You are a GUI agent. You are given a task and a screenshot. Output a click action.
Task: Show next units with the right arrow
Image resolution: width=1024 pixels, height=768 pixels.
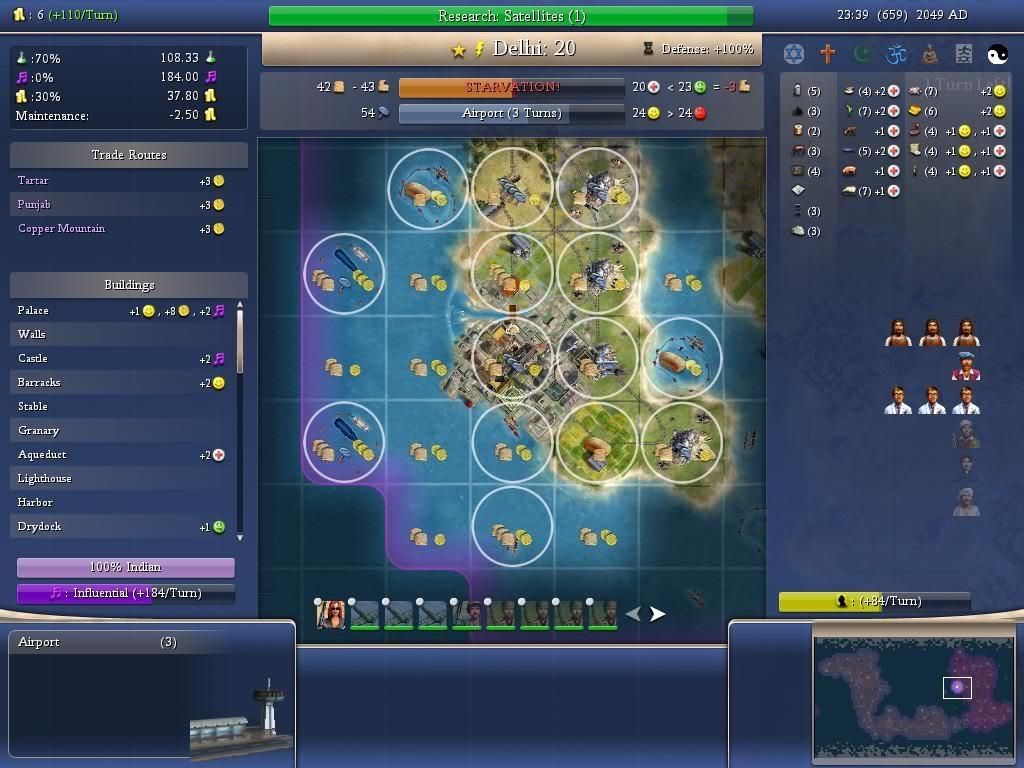pyautogui.click(x=658, y=614)
